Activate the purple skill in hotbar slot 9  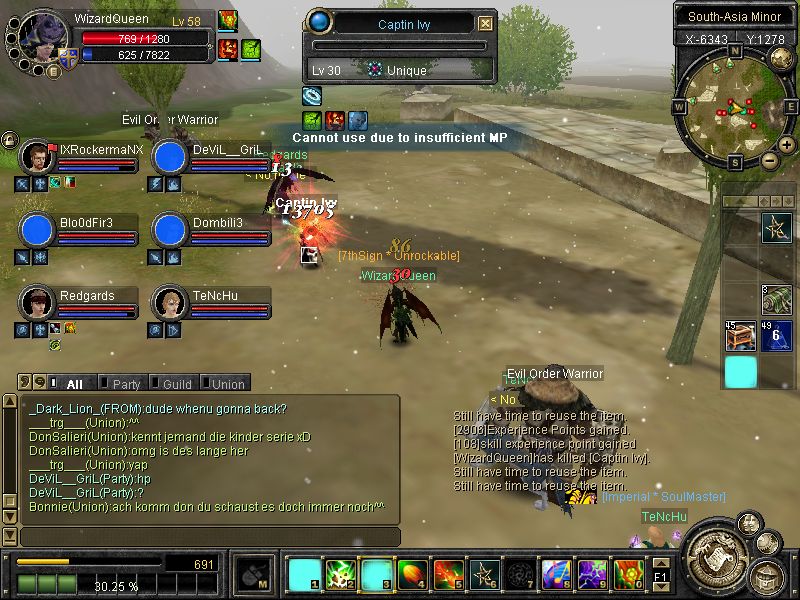pyautogui.click(x=593, y=574)
